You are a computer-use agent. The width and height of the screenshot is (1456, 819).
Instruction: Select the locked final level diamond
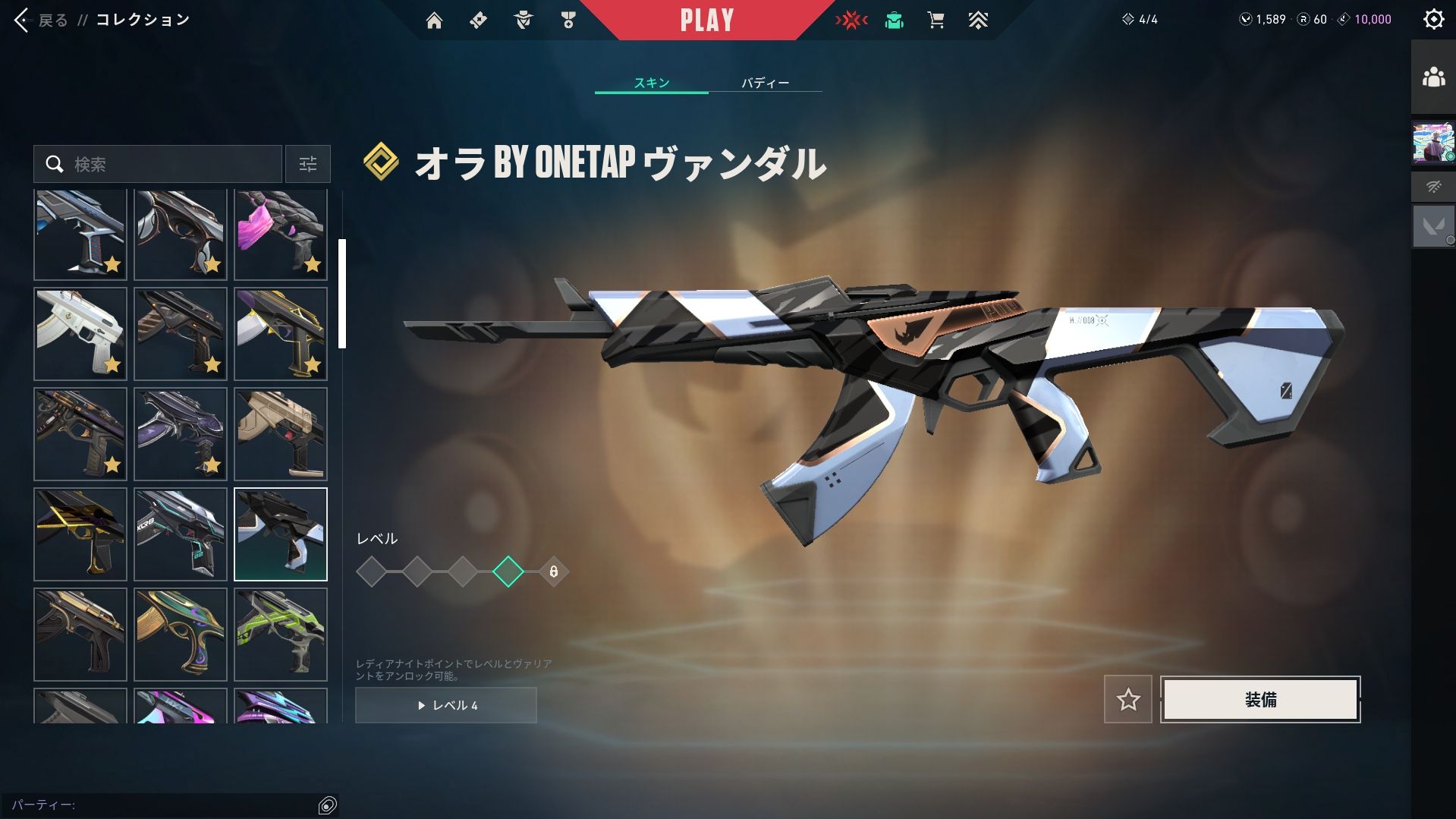(x=553, y=572)
